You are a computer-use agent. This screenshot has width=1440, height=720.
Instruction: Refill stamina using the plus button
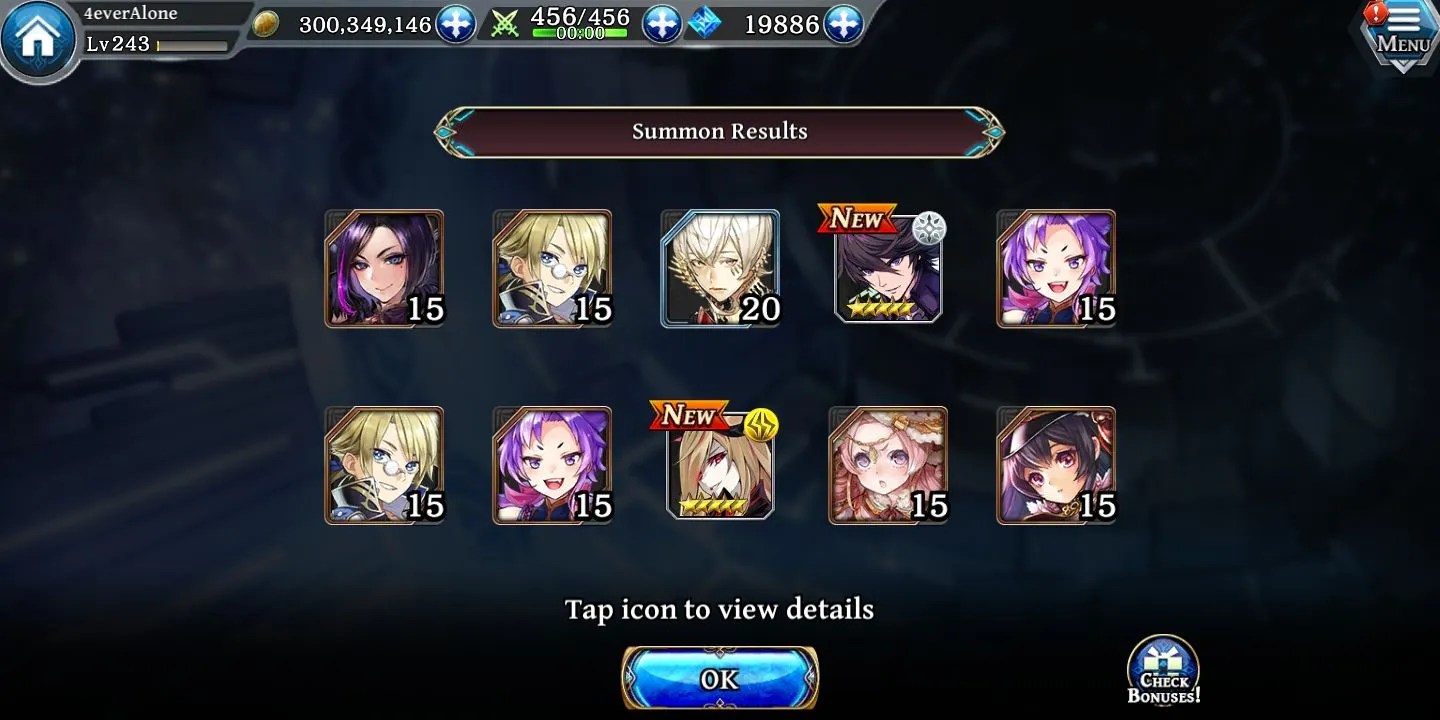[x=661, y=24]
